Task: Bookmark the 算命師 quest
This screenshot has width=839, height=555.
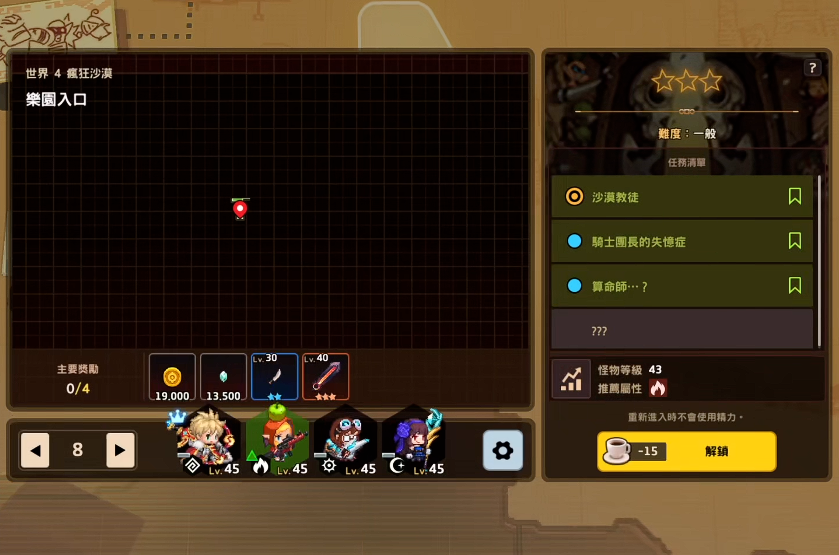Action: 795,286
